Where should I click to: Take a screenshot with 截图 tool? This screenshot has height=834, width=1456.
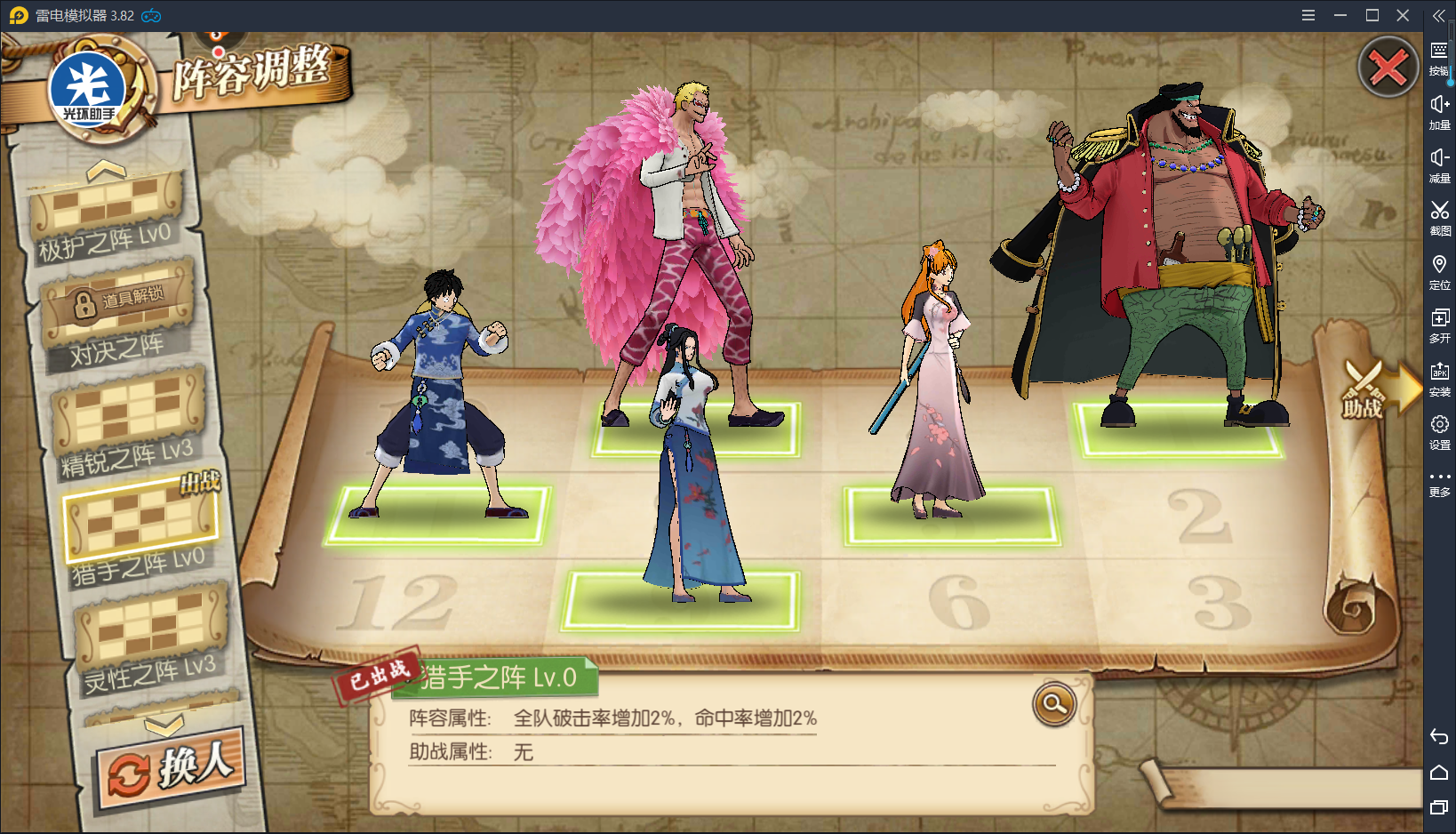(1439, 218)
